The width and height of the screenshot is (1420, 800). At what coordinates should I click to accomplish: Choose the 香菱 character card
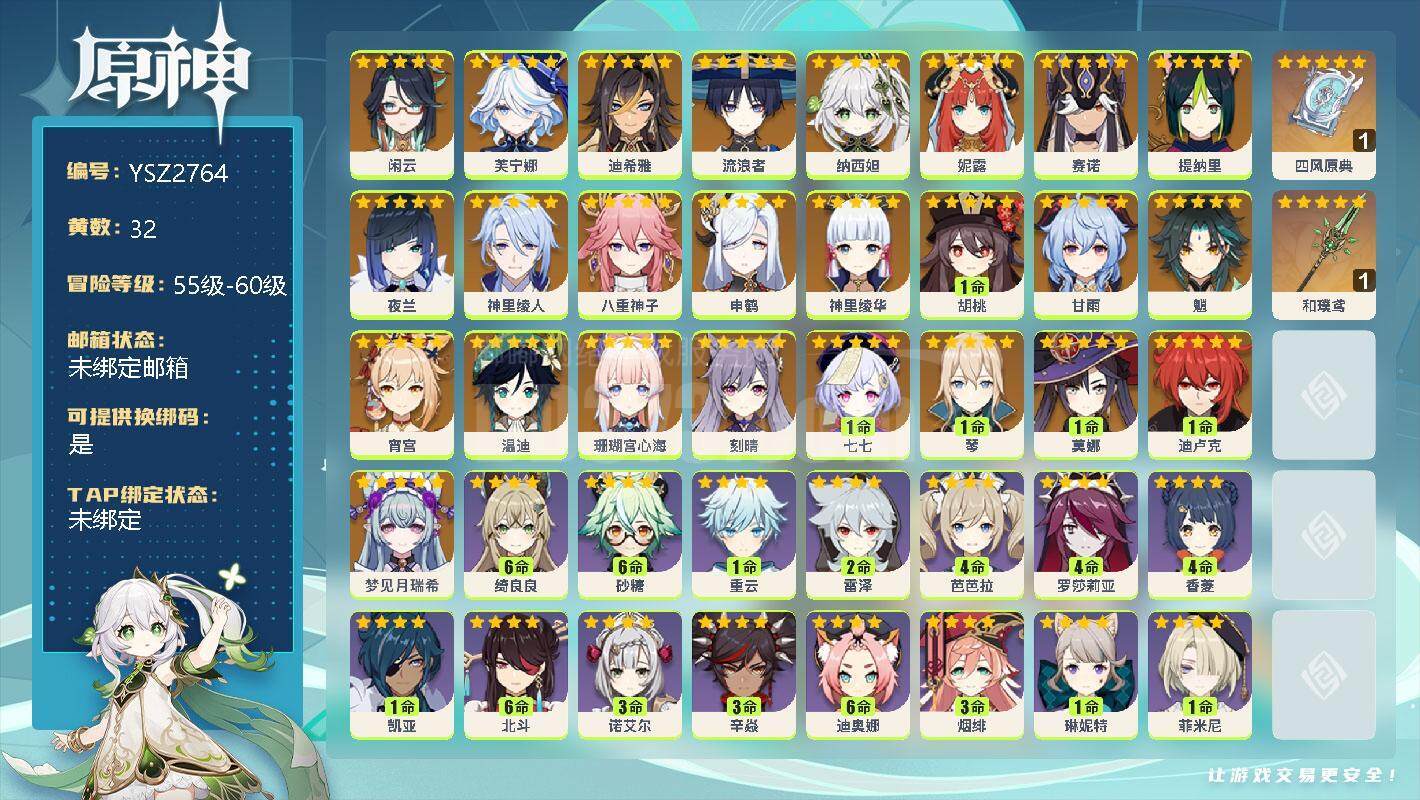click(1199, 534)
